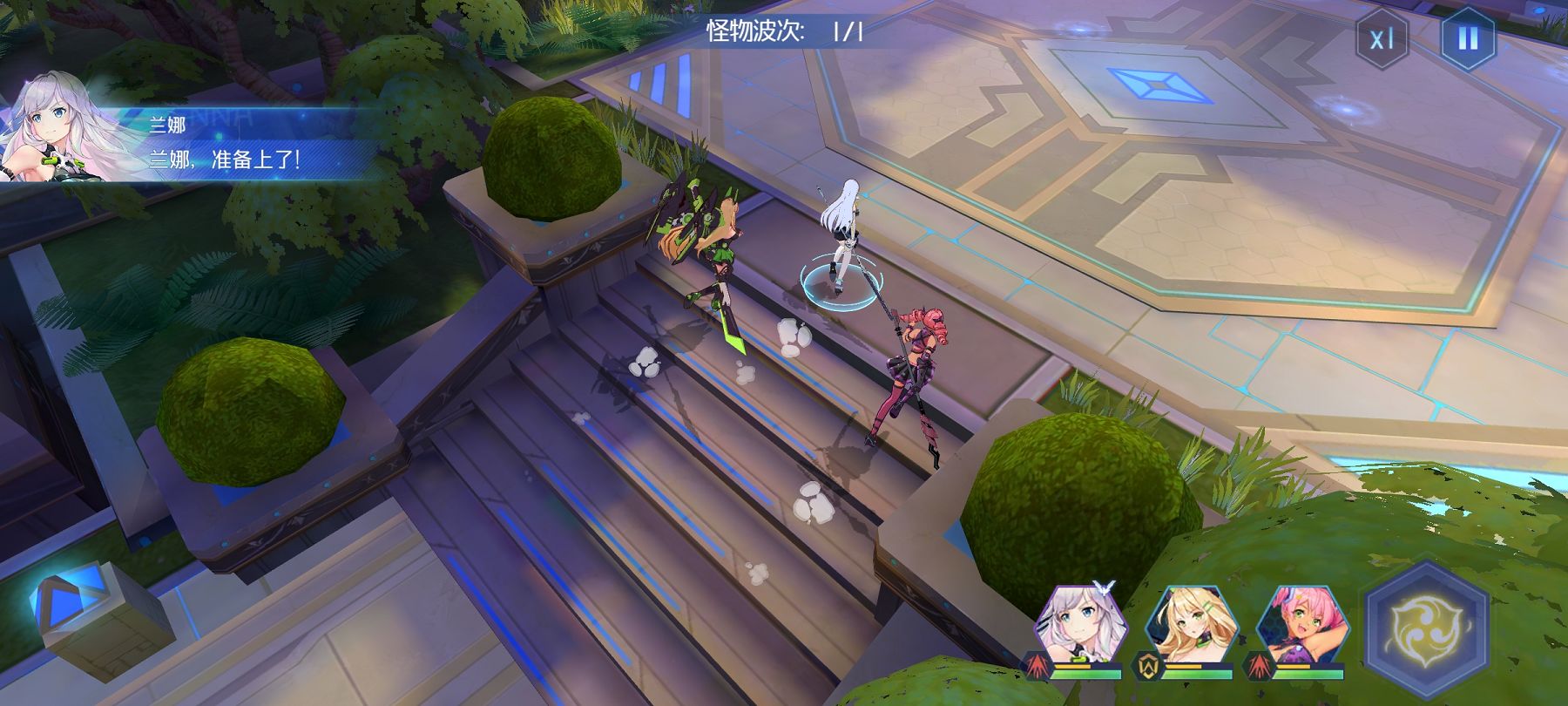Pause the battle

tap(1468, 39)
